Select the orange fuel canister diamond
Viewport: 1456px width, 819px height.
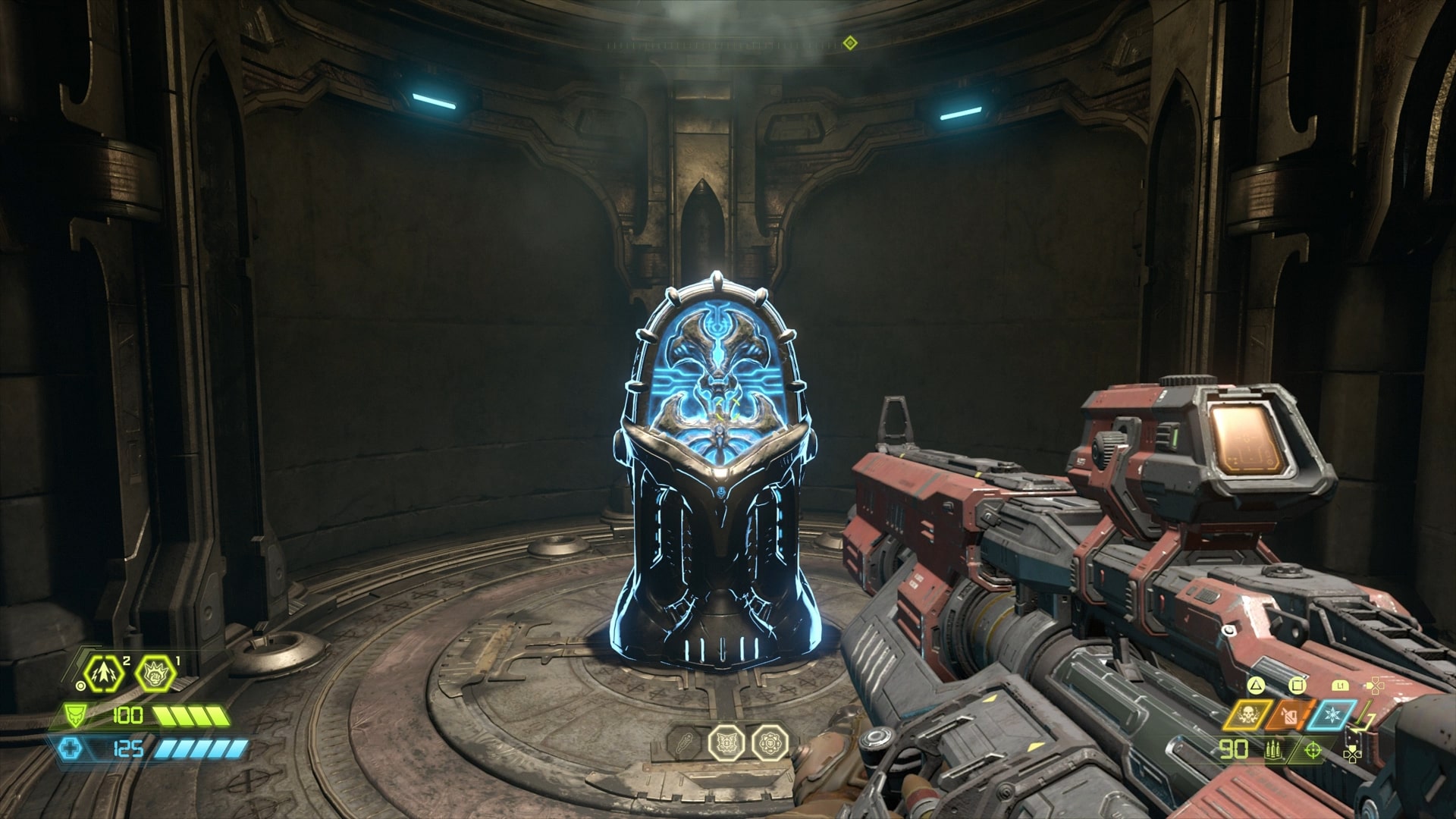[1288, 715]
